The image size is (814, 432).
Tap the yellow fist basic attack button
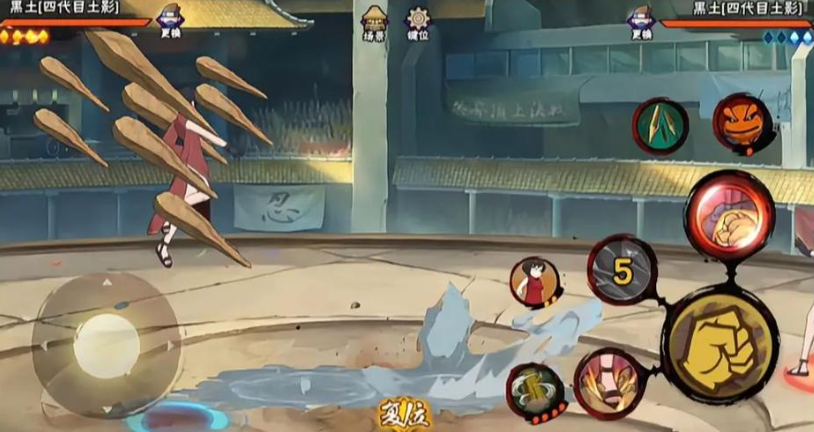718,345
